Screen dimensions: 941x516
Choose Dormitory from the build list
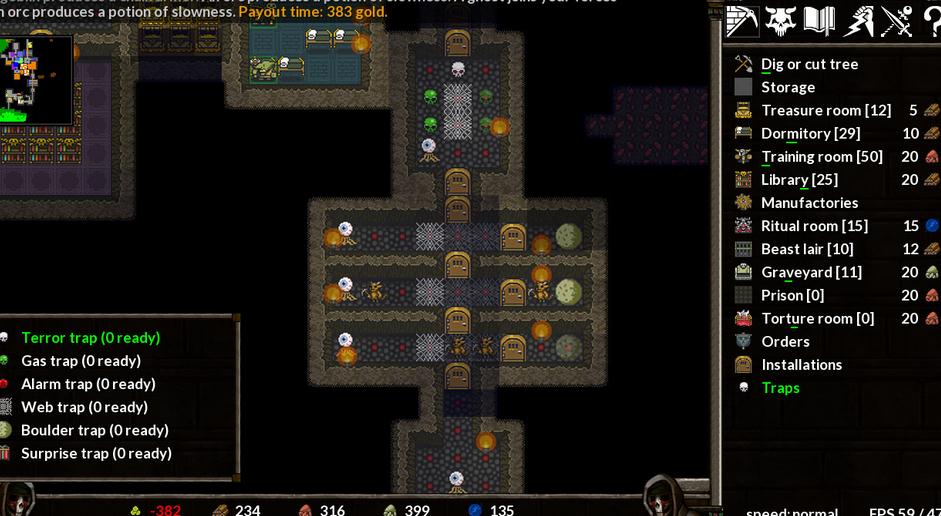click(x=810, y=133)
